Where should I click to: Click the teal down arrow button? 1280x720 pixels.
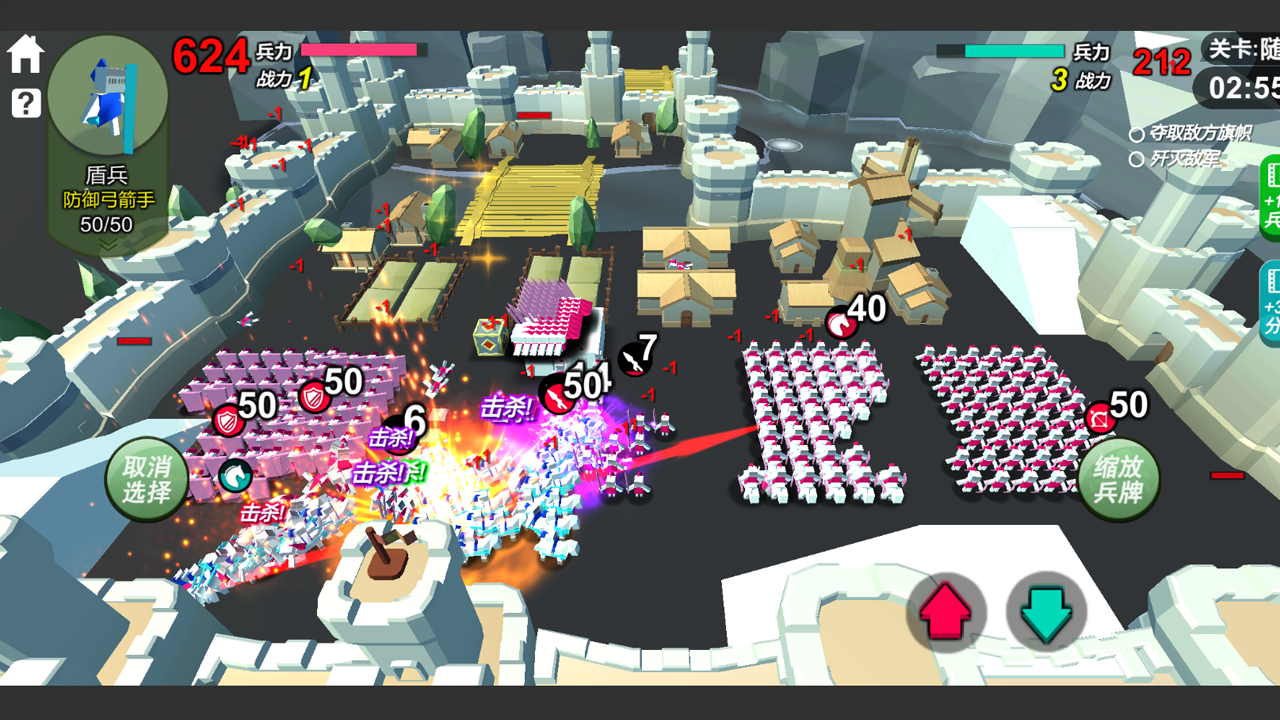click(x=1046, y=613)
